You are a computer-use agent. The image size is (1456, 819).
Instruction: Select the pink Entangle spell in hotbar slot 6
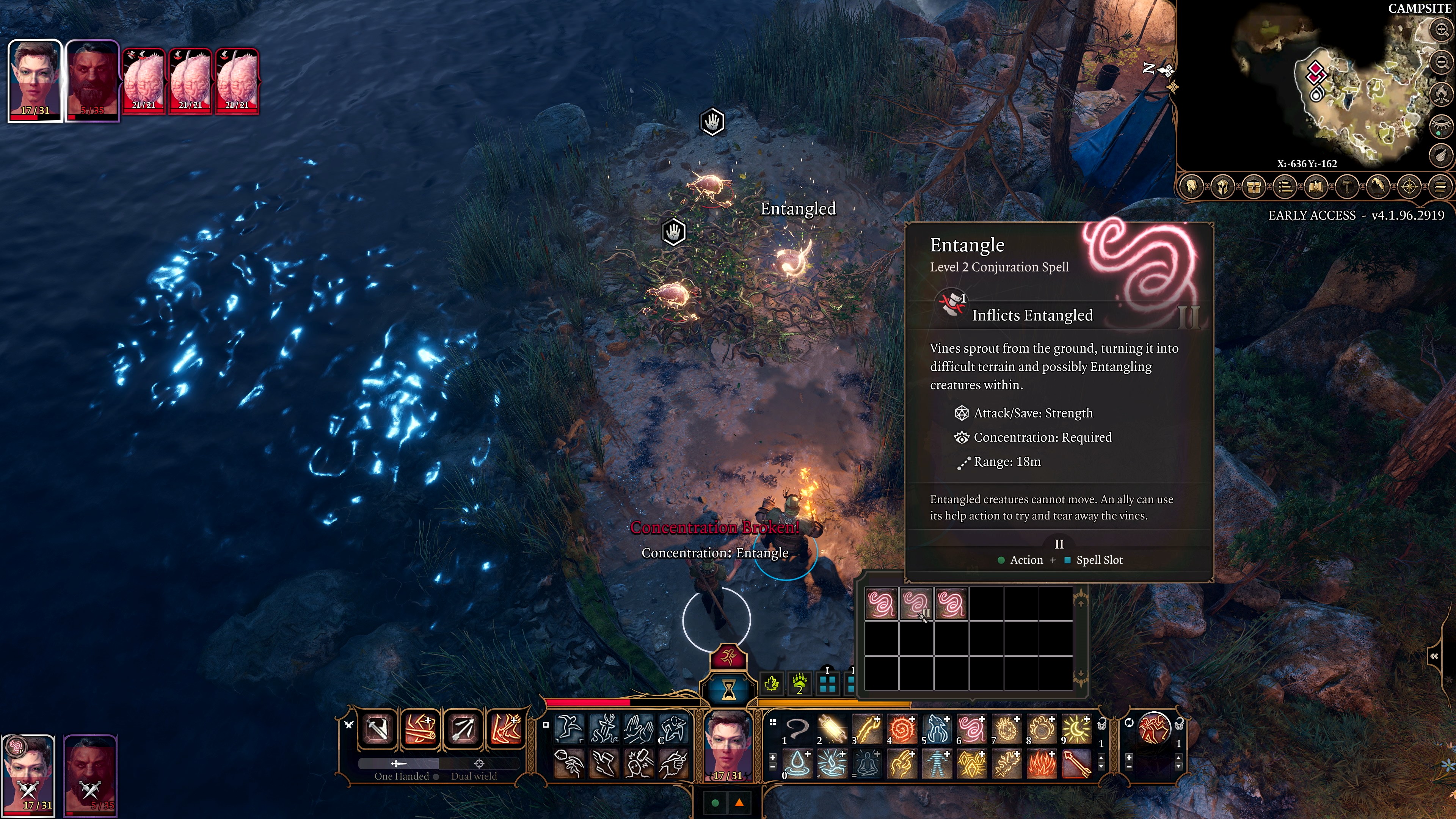[x=971, y=728]
